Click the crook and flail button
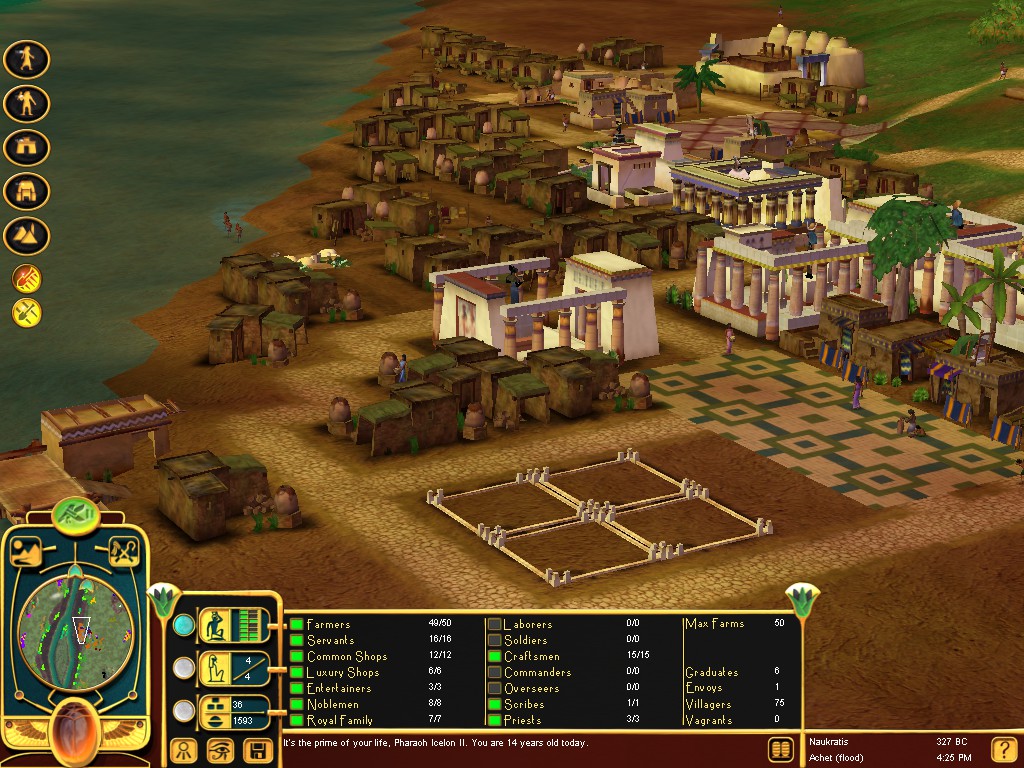Image resolution: width=1024 pixels, height=768 pixels. point(124,551)
